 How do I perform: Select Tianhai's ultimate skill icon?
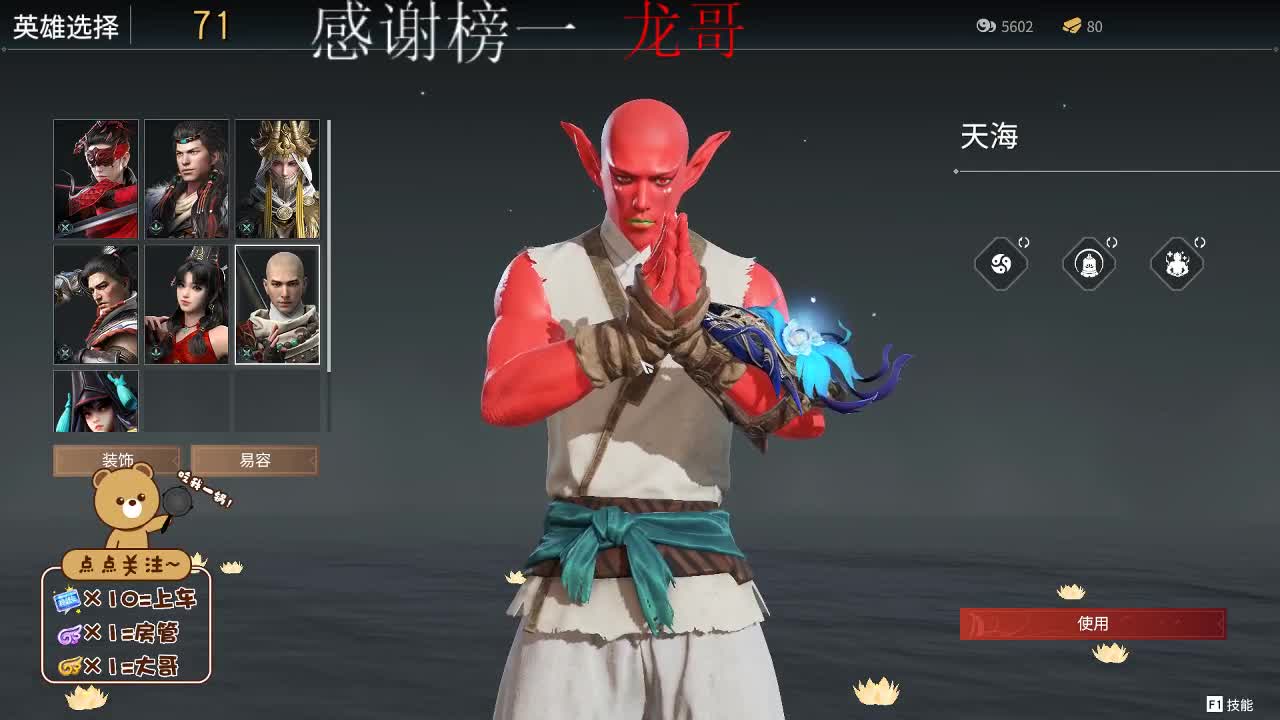point(1001,263)
